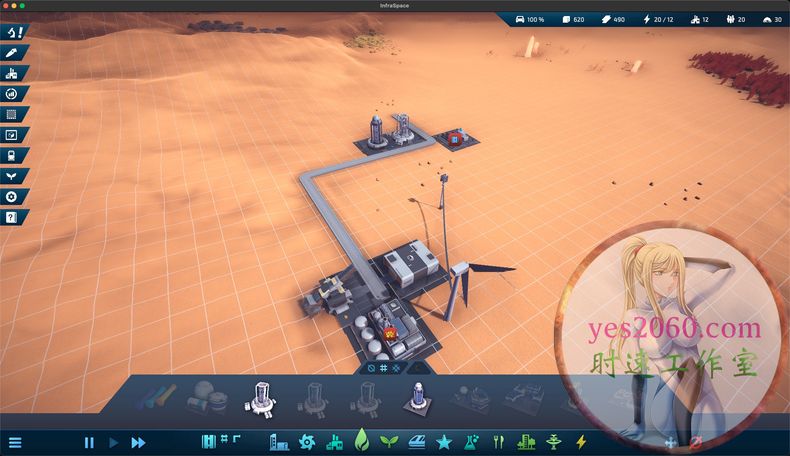
Task: Open the train sidebar button
Action: coord(13,156)
